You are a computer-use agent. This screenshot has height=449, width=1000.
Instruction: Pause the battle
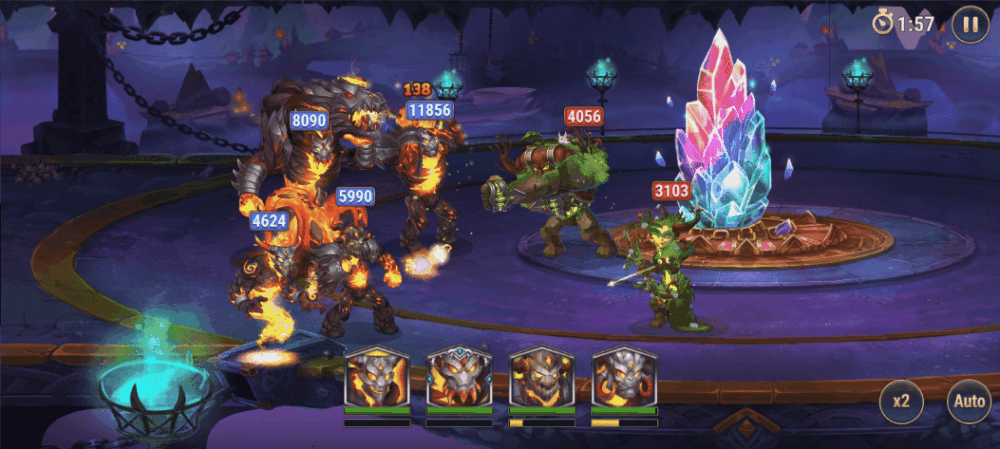(x=969, y=23)
